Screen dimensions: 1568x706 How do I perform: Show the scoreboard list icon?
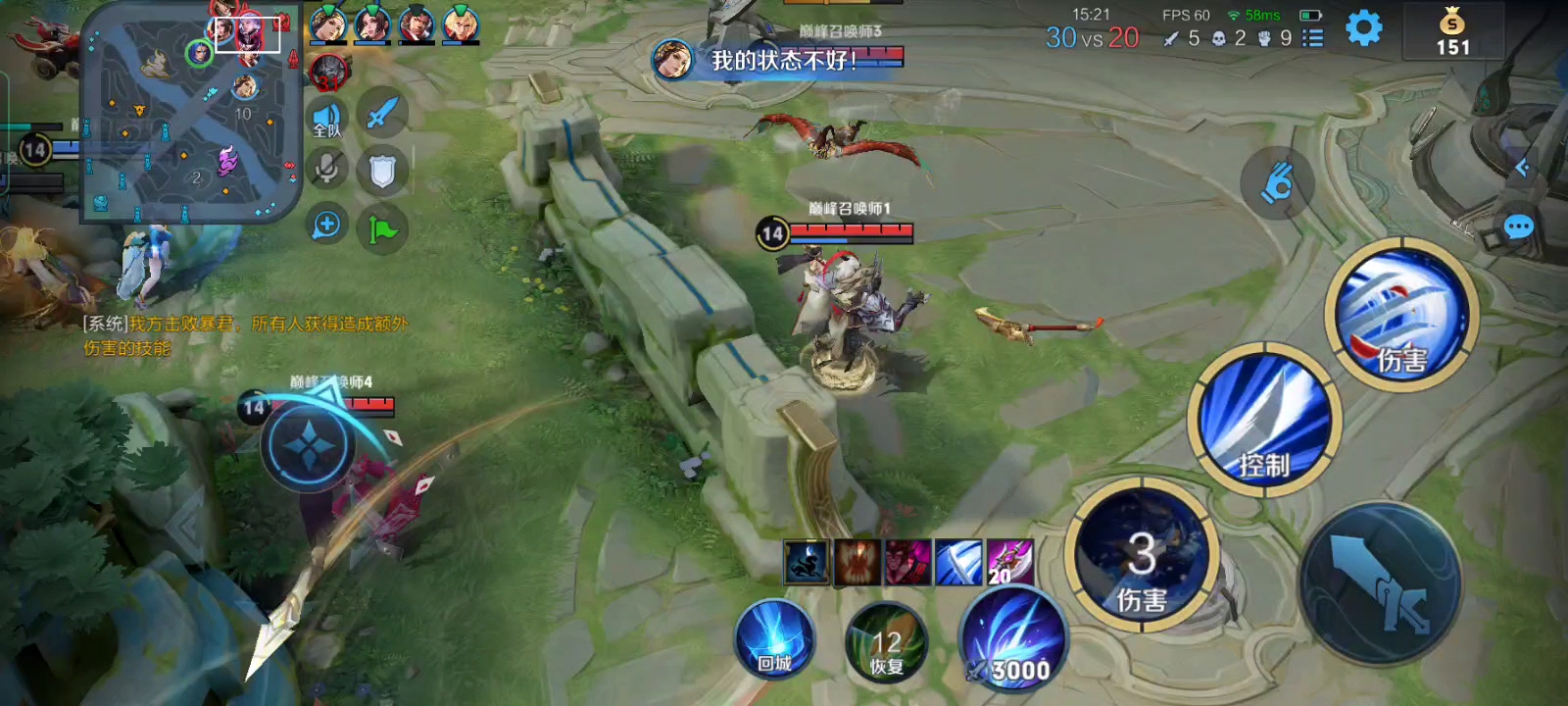point(1312,38)
